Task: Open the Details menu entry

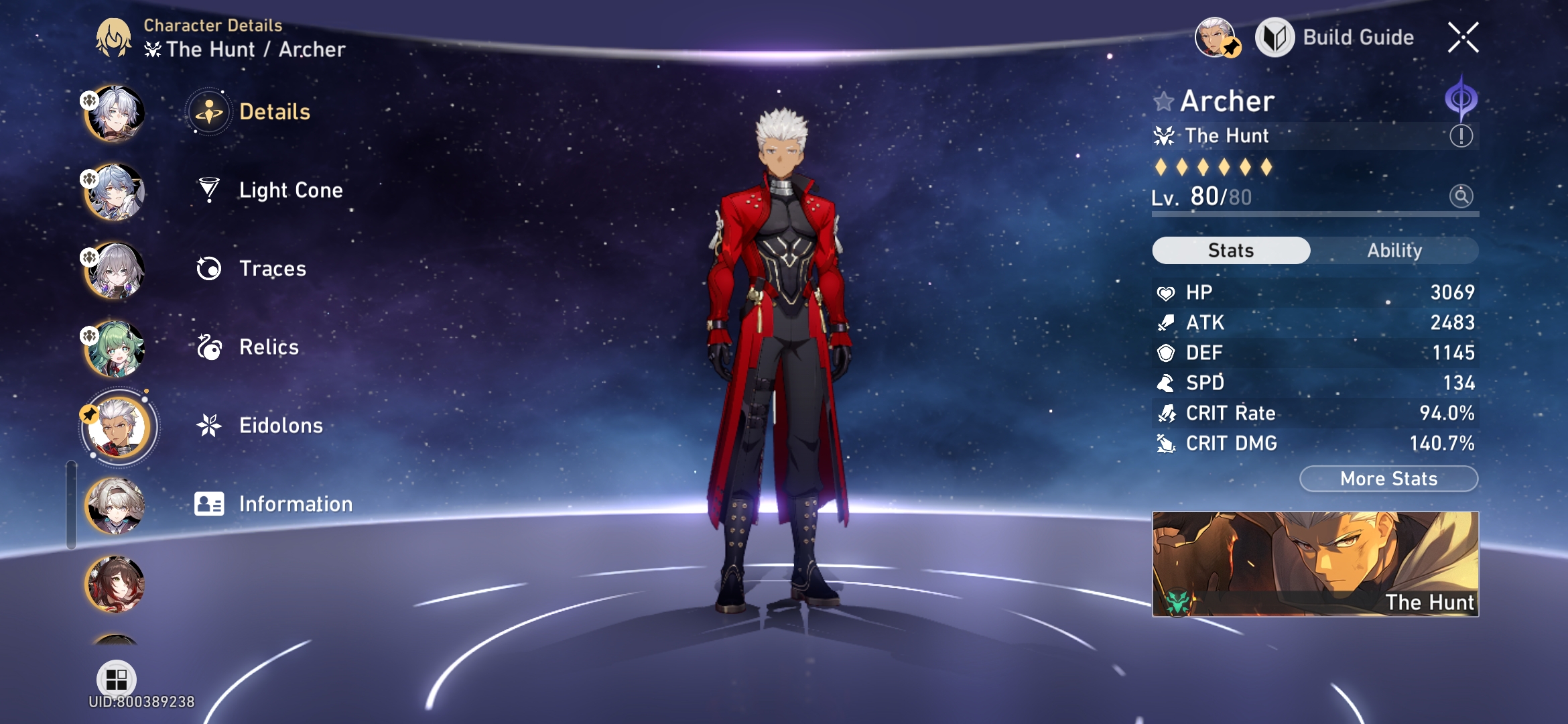Action: [x=210, y=113]
